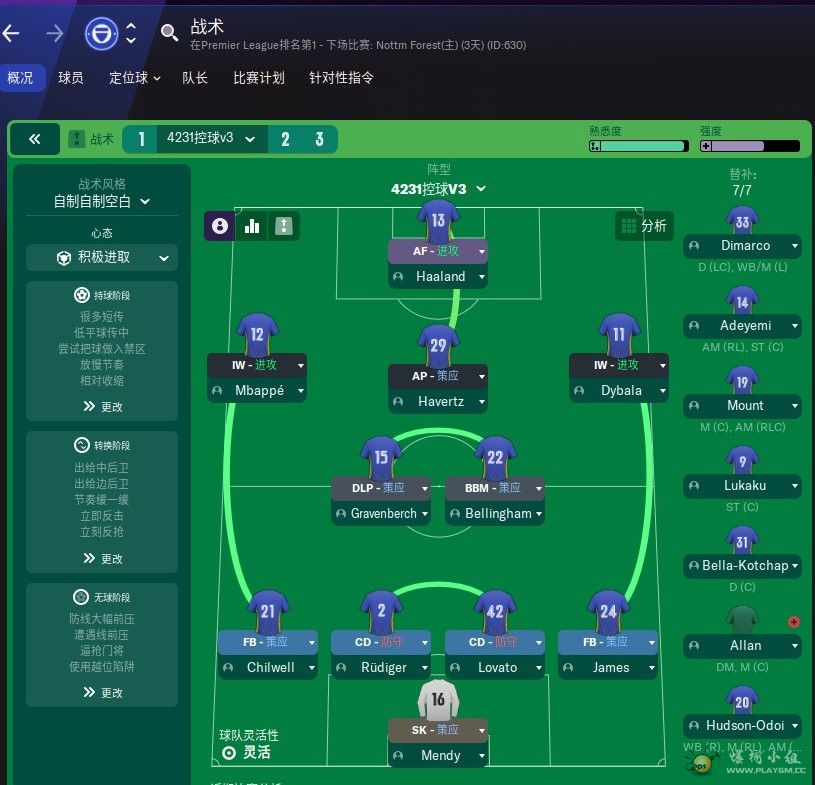Open the search magnifier
815x785 pixels.
tap(169, 33)
